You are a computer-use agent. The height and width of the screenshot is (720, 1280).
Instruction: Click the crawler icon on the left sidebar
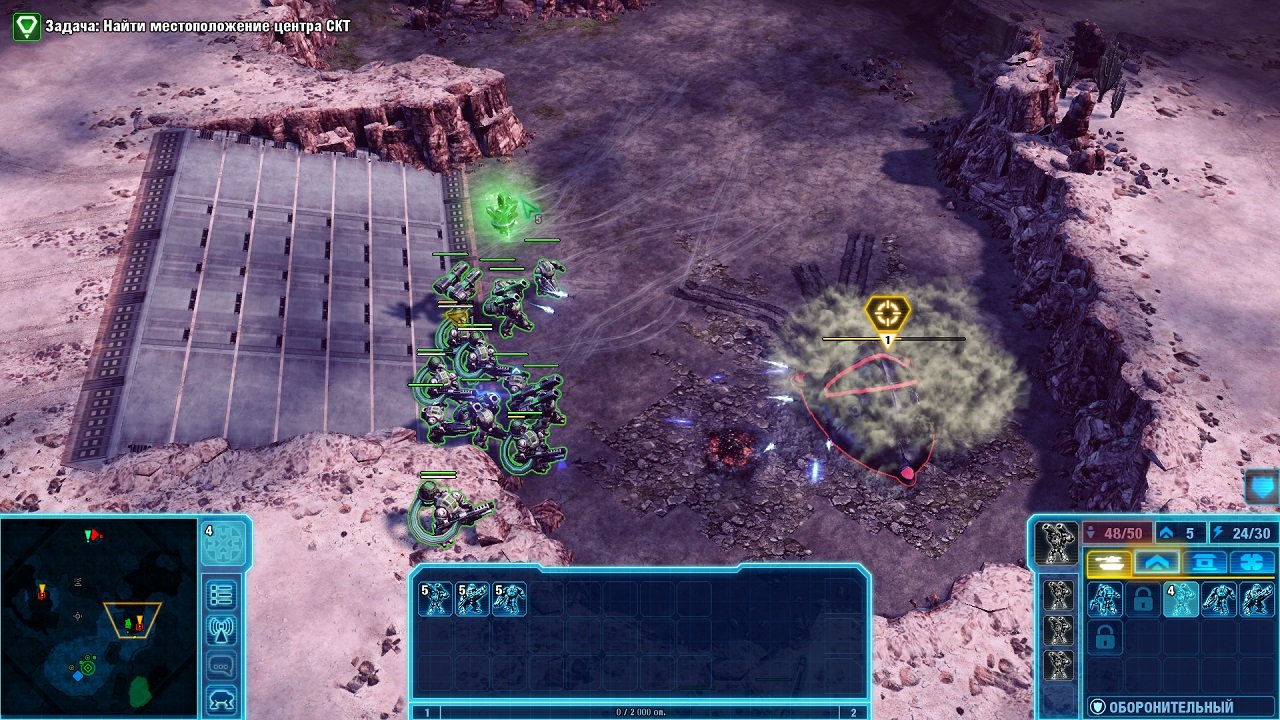point(221,697)
